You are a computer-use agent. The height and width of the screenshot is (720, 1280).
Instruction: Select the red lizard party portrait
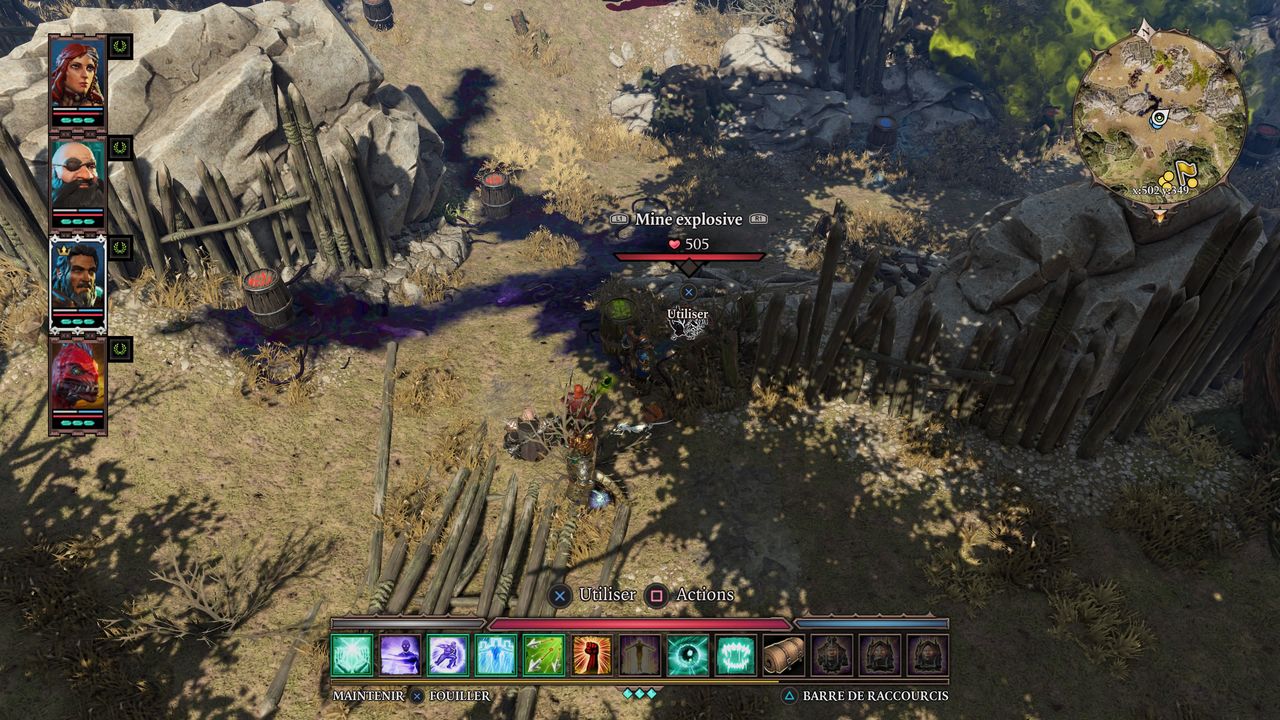pyautogui.click(x=77, y=377)
